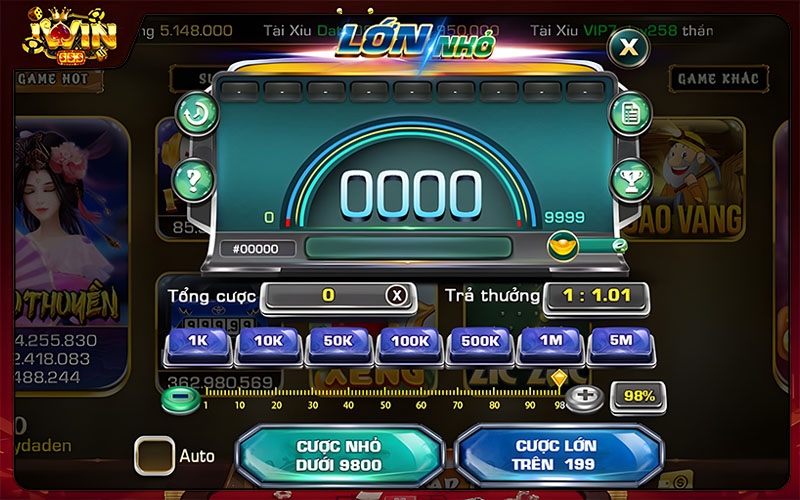The image size is (800, 500).
Task: Pick the 100K bet chip
Action: point(410,342)
